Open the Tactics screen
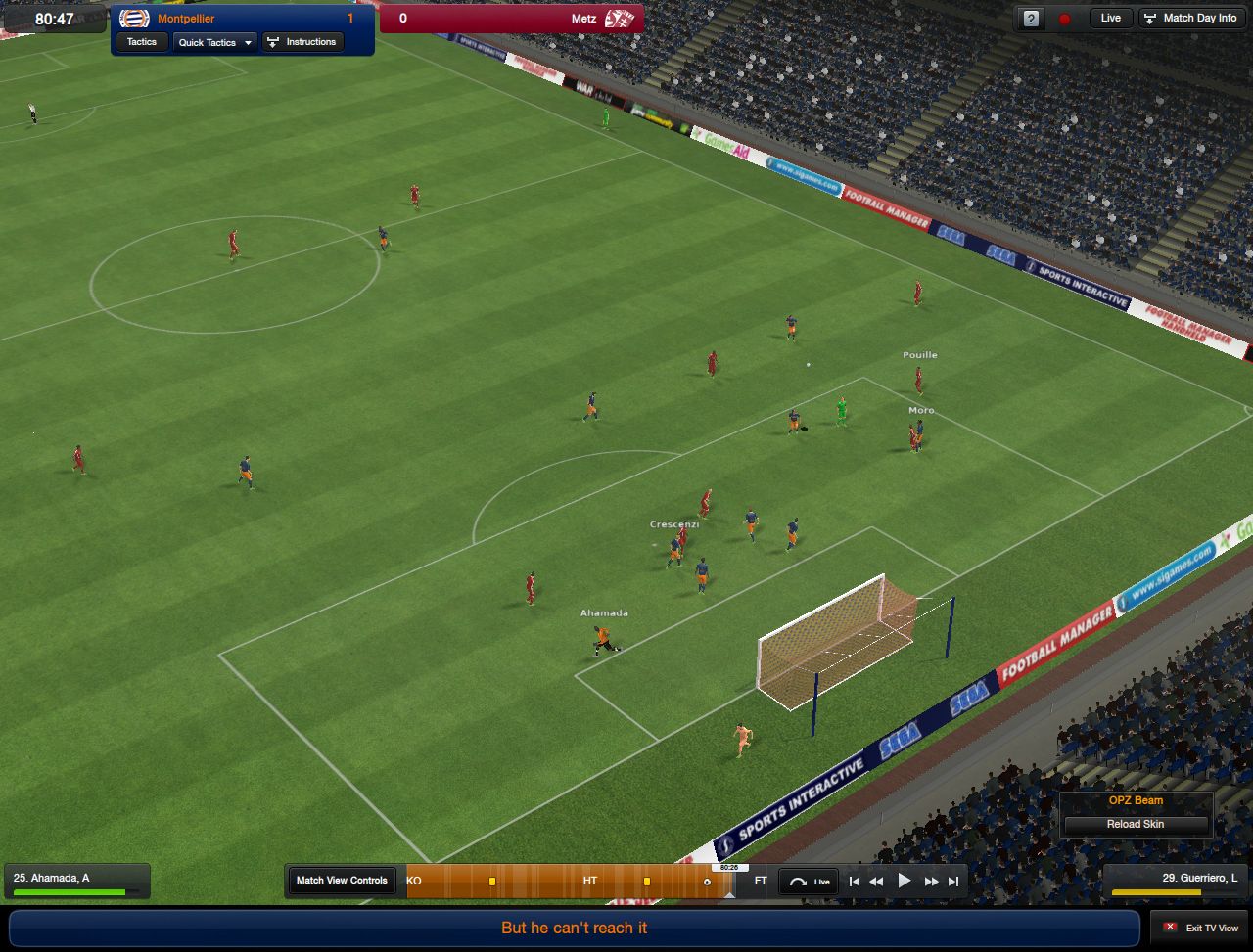This screenshot has height=952, width=1253. point(142,42)
